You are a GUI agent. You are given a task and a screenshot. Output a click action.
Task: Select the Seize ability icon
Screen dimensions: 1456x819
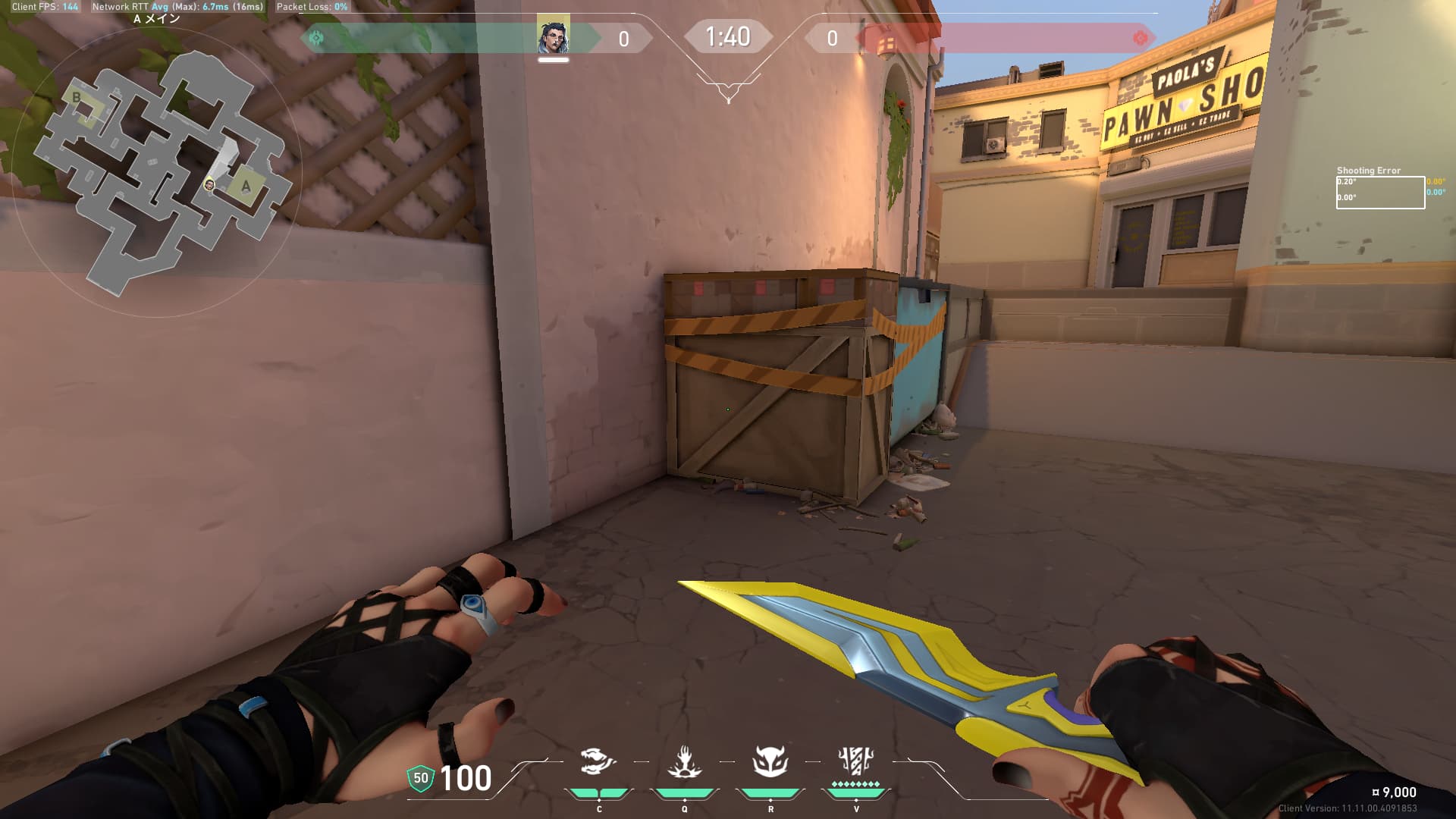pyautogui.click(x=684, y=761)
